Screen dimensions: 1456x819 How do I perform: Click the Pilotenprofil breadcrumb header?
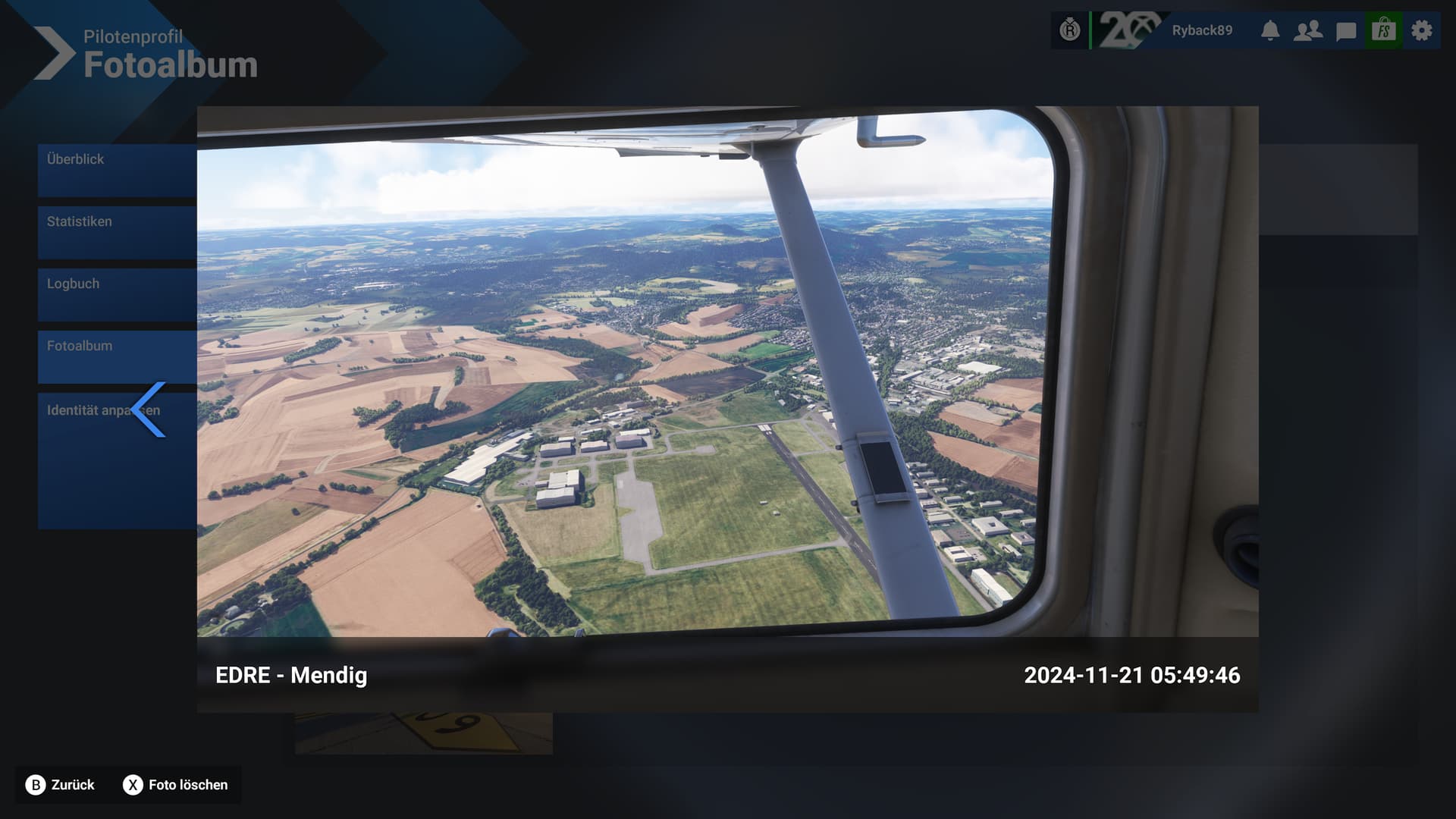click(133, 36)
